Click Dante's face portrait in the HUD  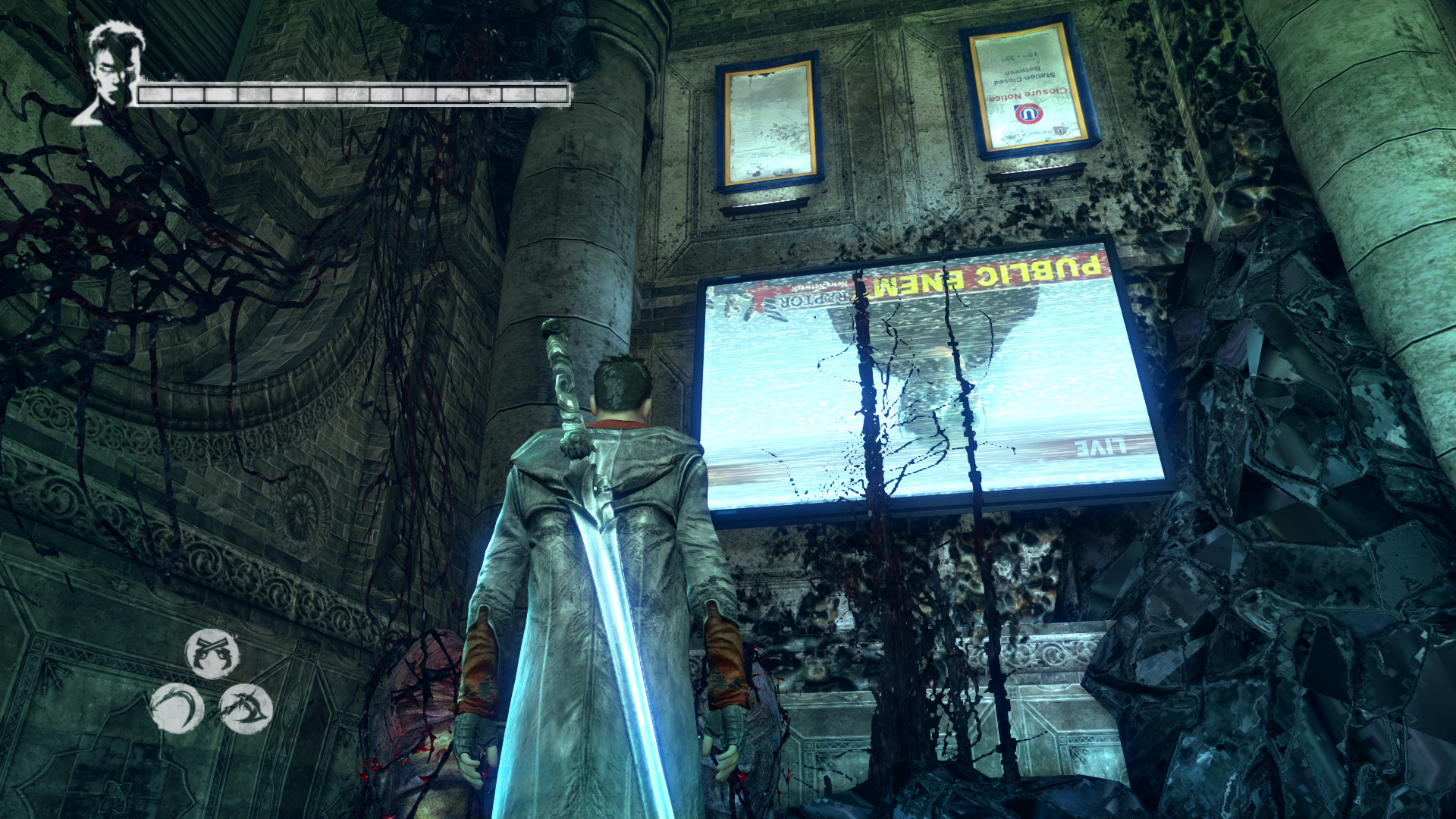point(112,72)
